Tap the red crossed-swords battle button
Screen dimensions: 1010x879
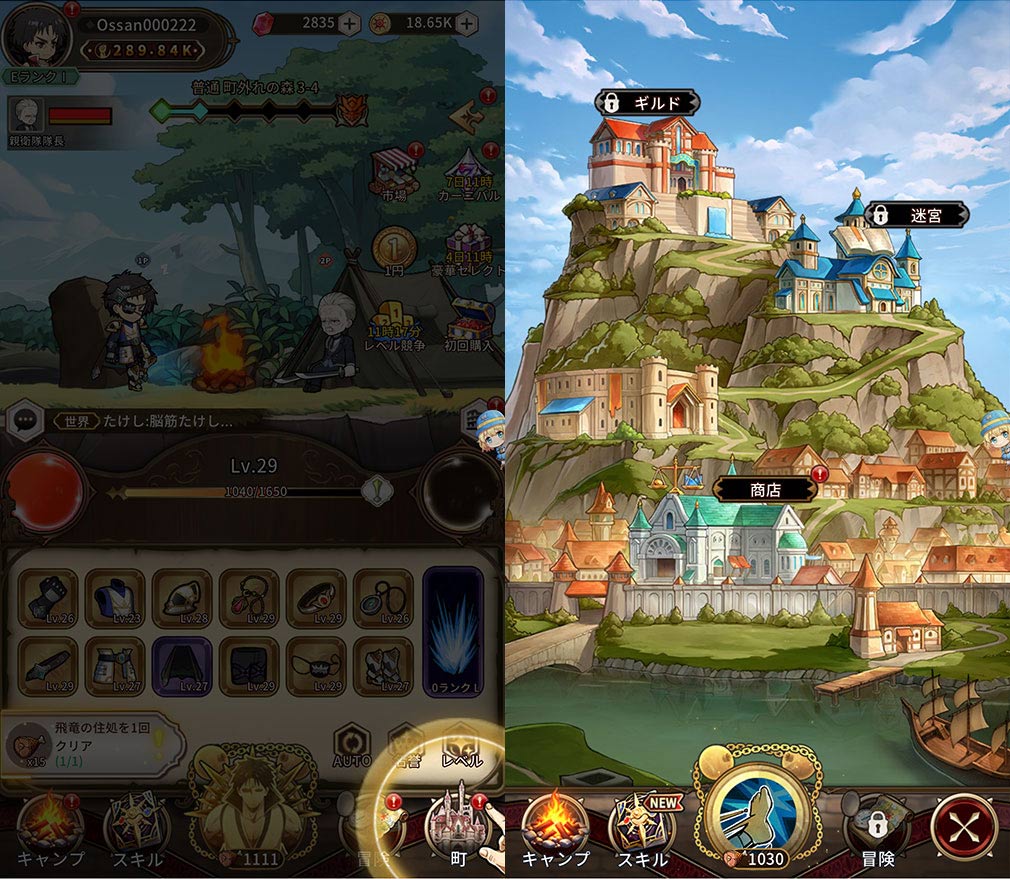[x=964, y=827]
